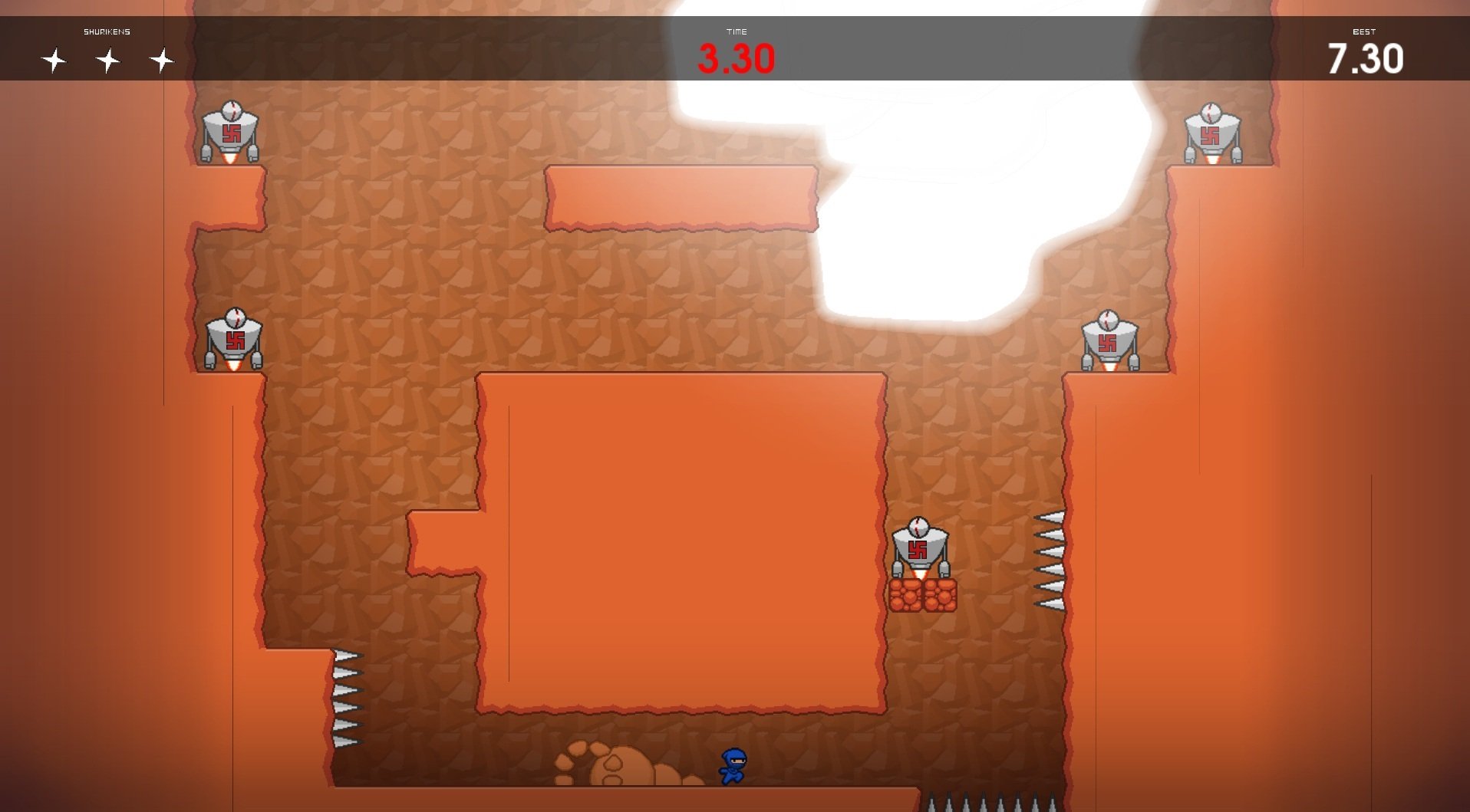
Task: Click the BEST score reading 7.30
Action: point(1366,56)
